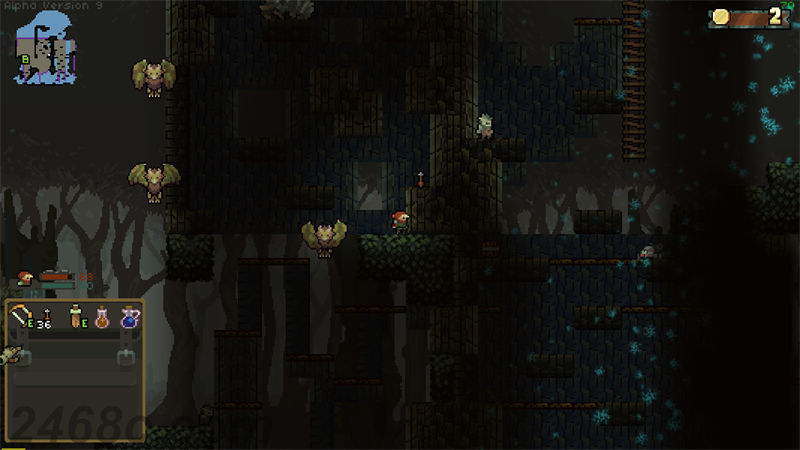Select the arrow stack showing 36
The image size is (800, 450).
pos(46,318)
